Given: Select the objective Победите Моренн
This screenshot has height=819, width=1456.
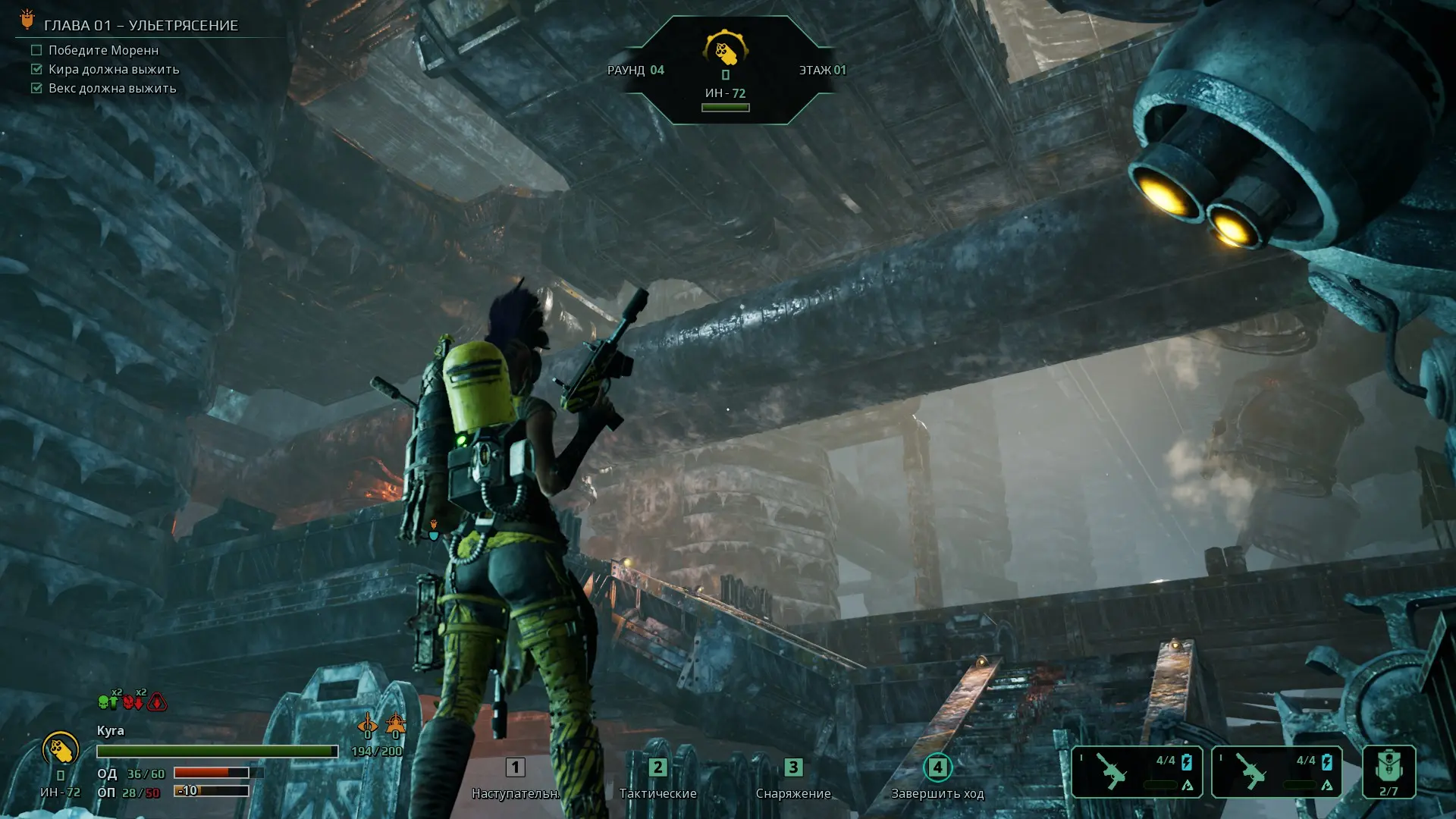Looking at the screenshot, I should [x=103, y=50].
